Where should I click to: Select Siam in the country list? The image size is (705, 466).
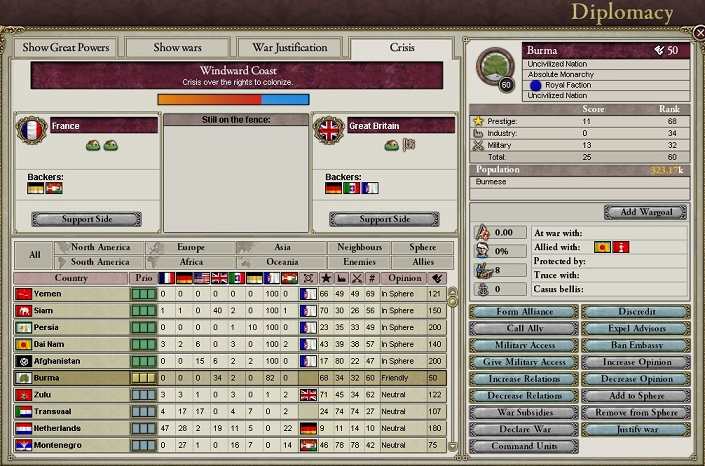coord(70,311)
